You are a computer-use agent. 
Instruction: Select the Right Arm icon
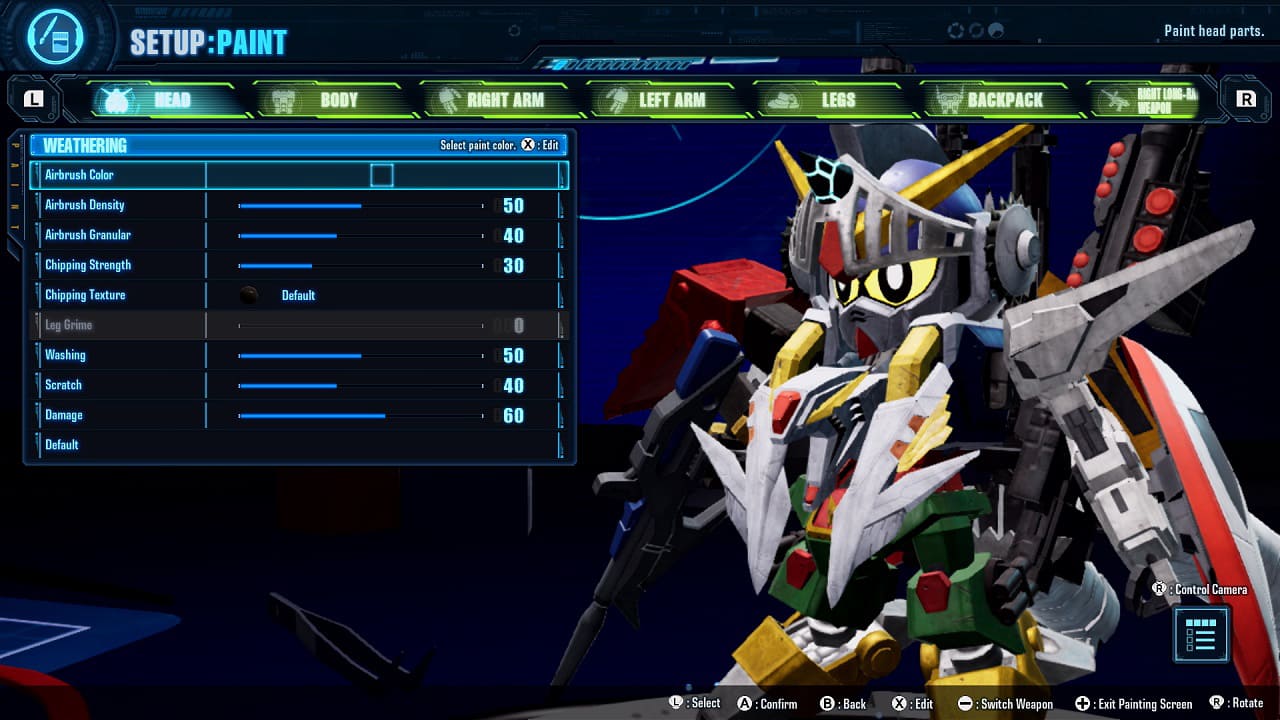click(444, 99)
